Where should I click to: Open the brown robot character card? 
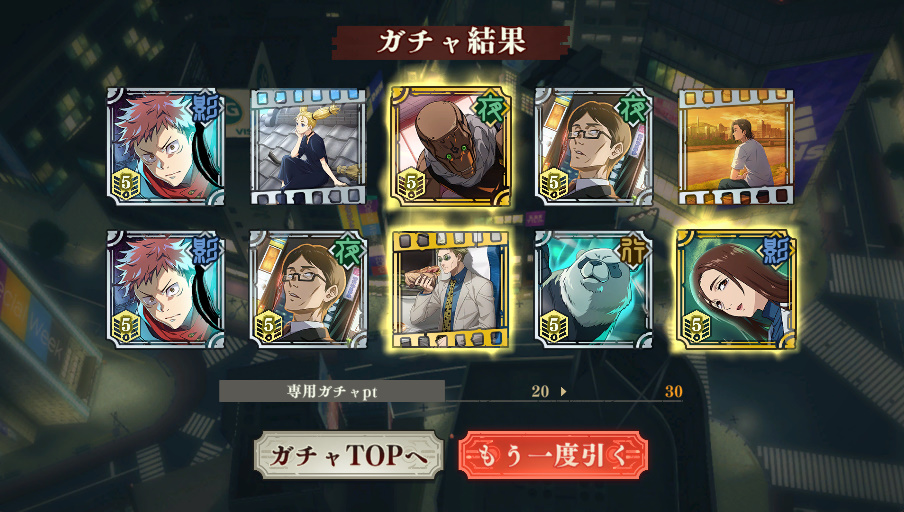(451, 146)
